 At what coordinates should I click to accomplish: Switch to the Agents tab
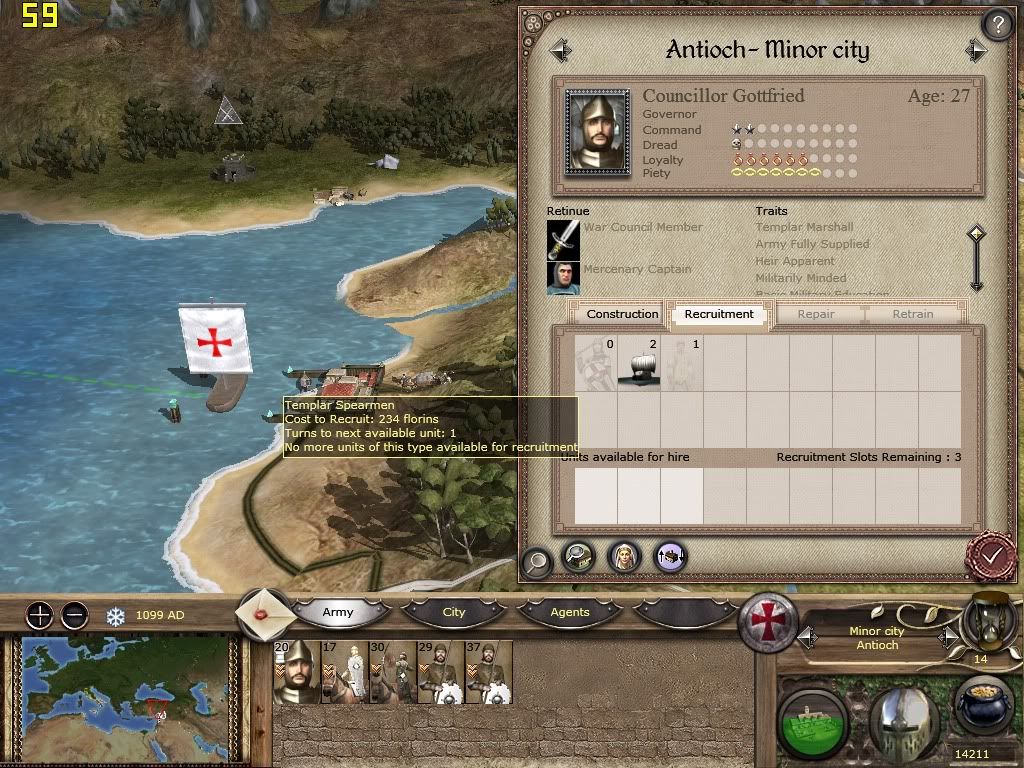570,612
